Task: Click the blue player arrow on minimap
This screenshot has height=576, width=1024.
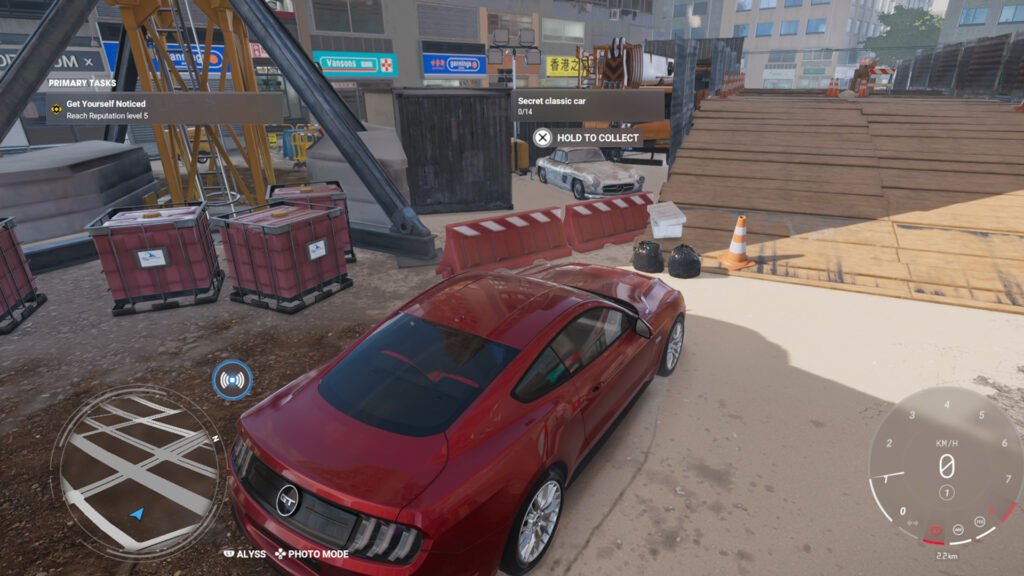Action: point(137,514)
